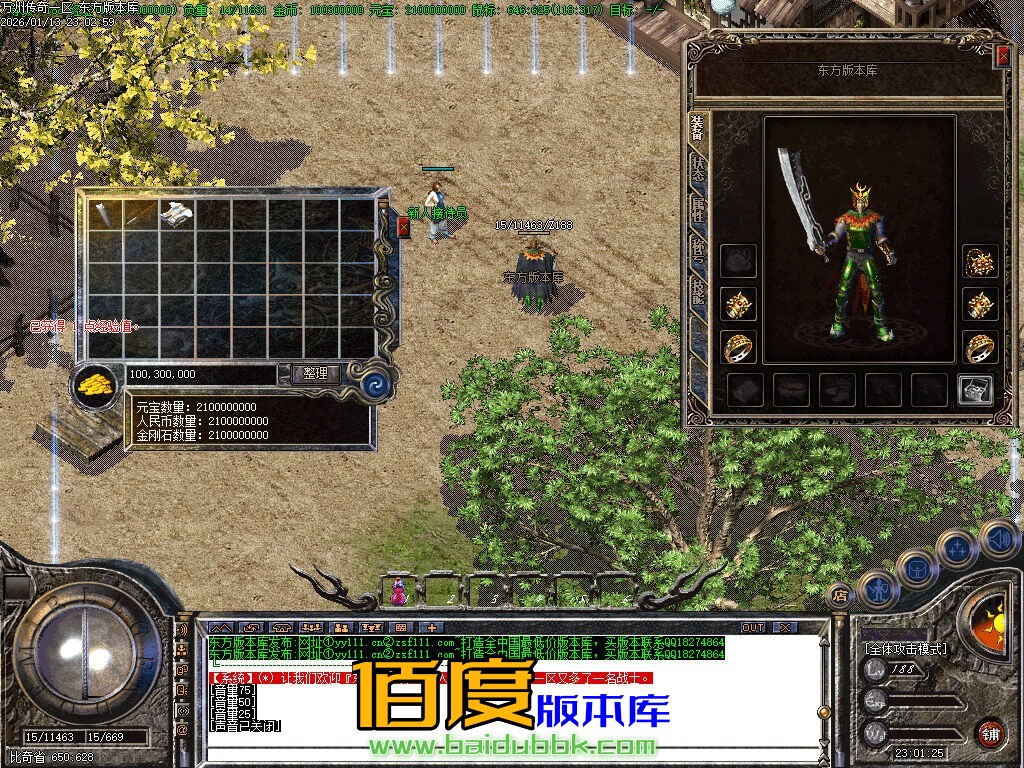Select the potion in the hotbar slot
The width and height of the screenshot is (1024, 768).
[399, 593]
